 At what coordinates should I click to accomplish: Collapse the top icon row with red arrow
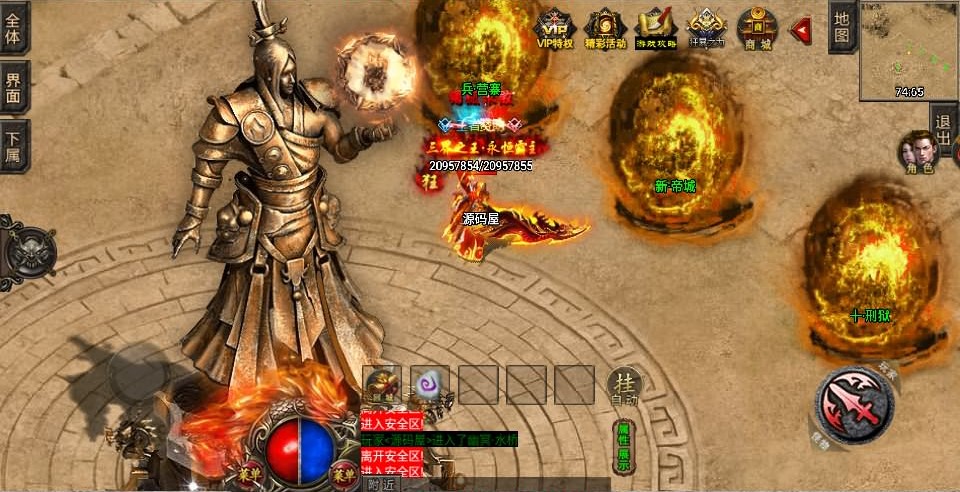pos(801,30)
